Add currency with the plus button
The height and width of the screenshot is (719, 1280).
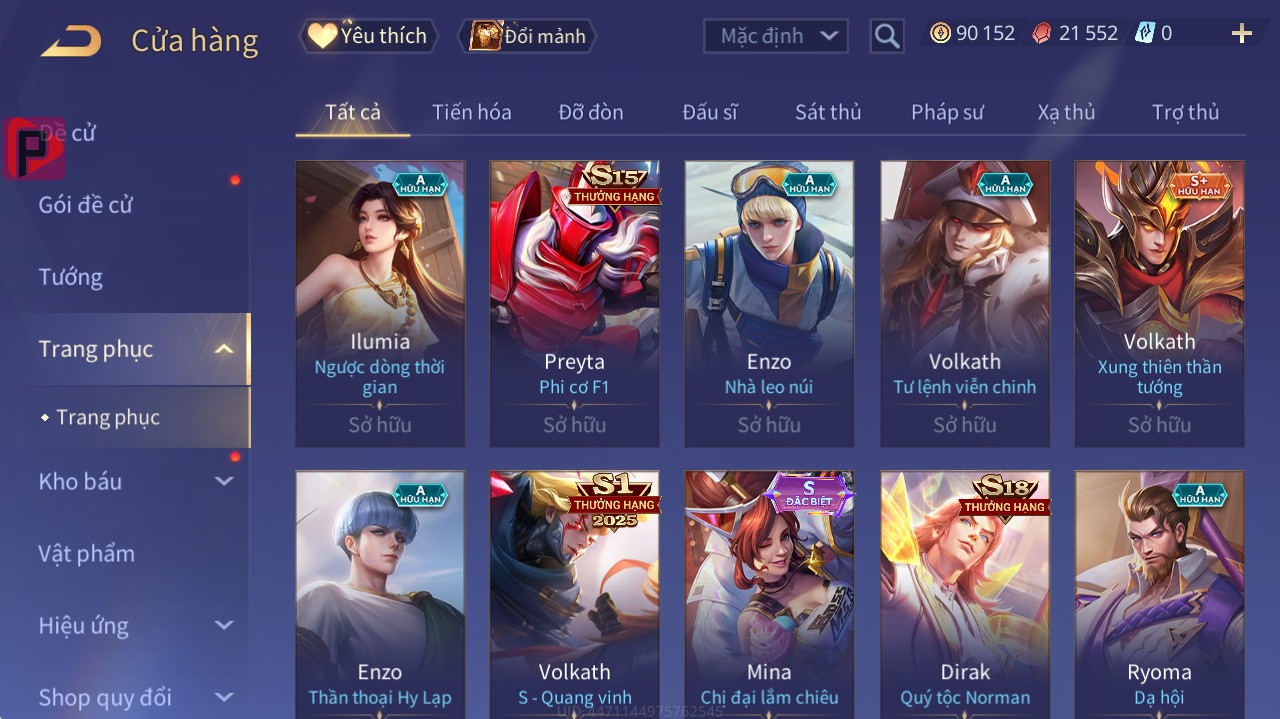pos(1241,34)
